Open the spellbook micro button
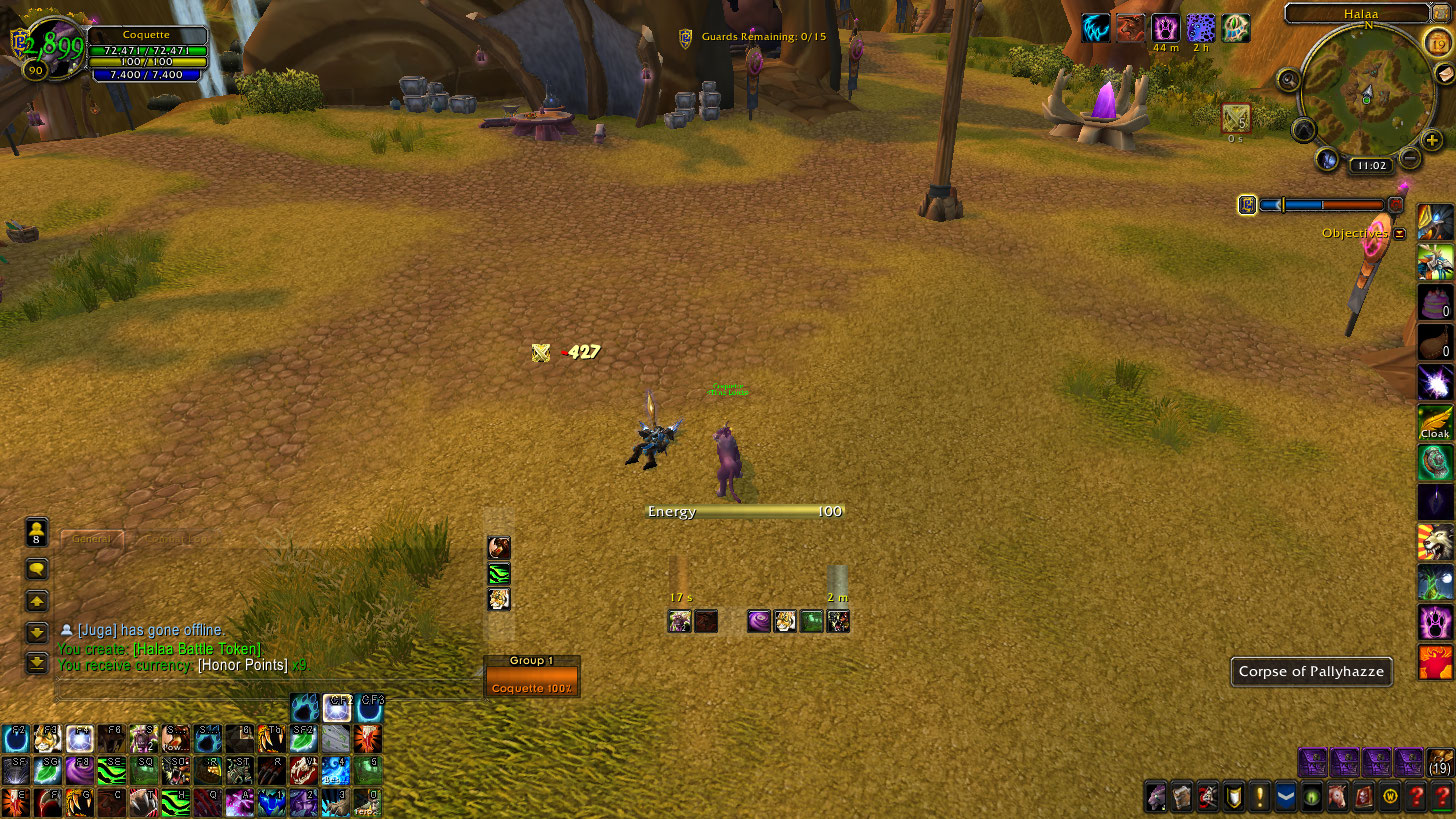This screenshot has height=819, width=1456. [1181, 797]
